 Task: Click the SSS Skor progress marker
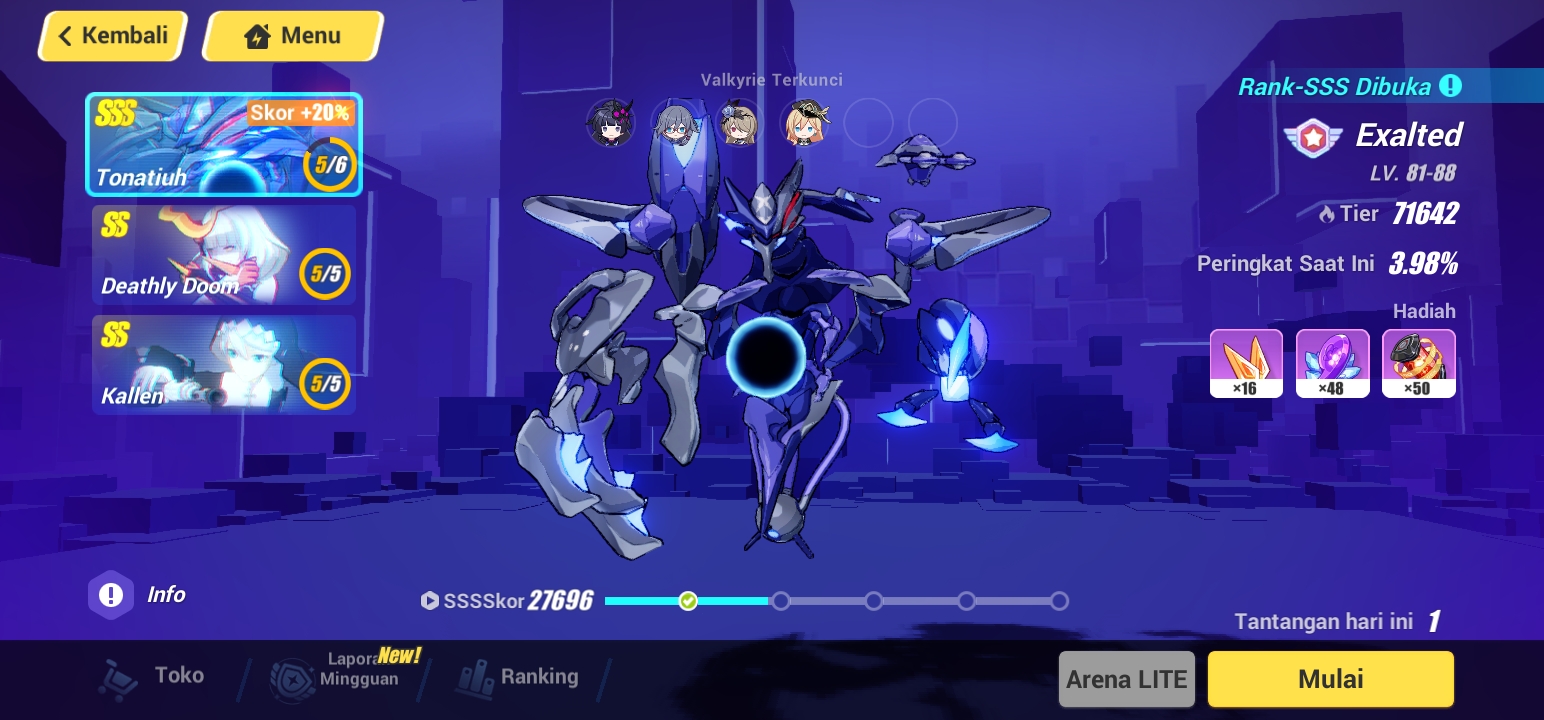pos(688,601)
